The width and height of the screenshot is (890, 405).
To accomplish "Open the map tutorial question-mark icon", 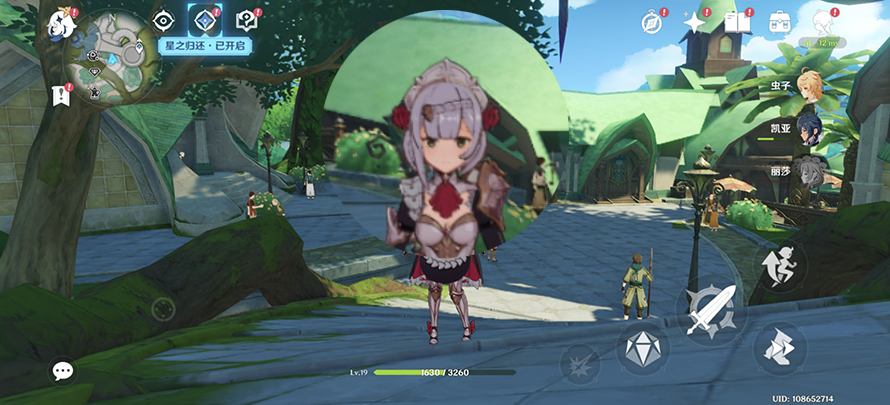I will pyautogui.click(x=246, y=20).
